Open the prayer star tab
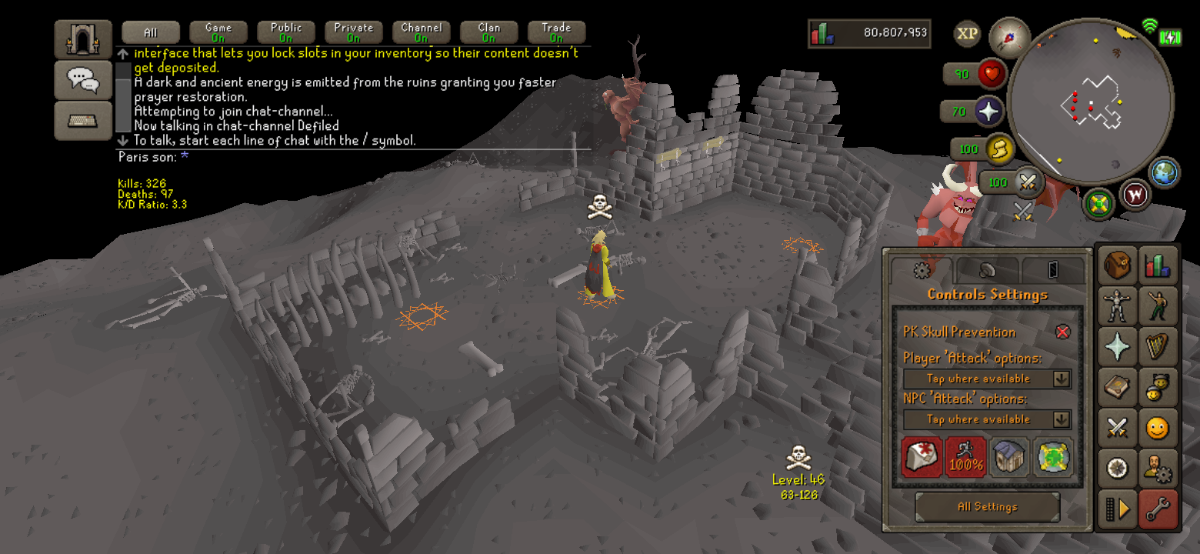Screen dimensions: 1200x554 pos(1118,346)
